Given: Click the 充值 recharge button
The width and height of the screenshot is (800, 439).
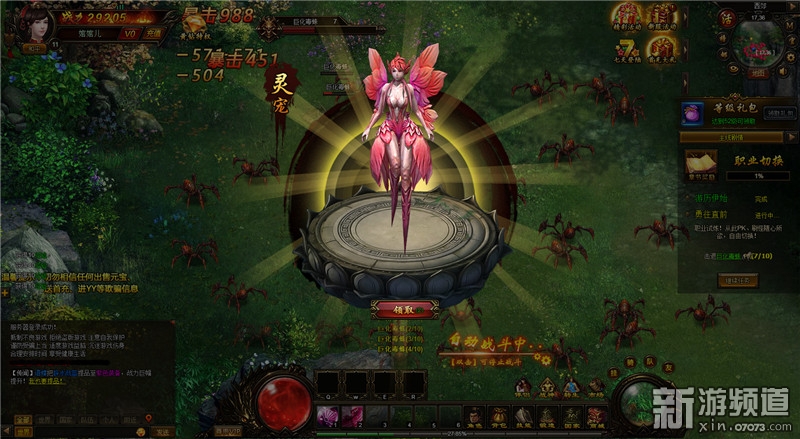Looking at the screenshot, I should click(152, 32).
